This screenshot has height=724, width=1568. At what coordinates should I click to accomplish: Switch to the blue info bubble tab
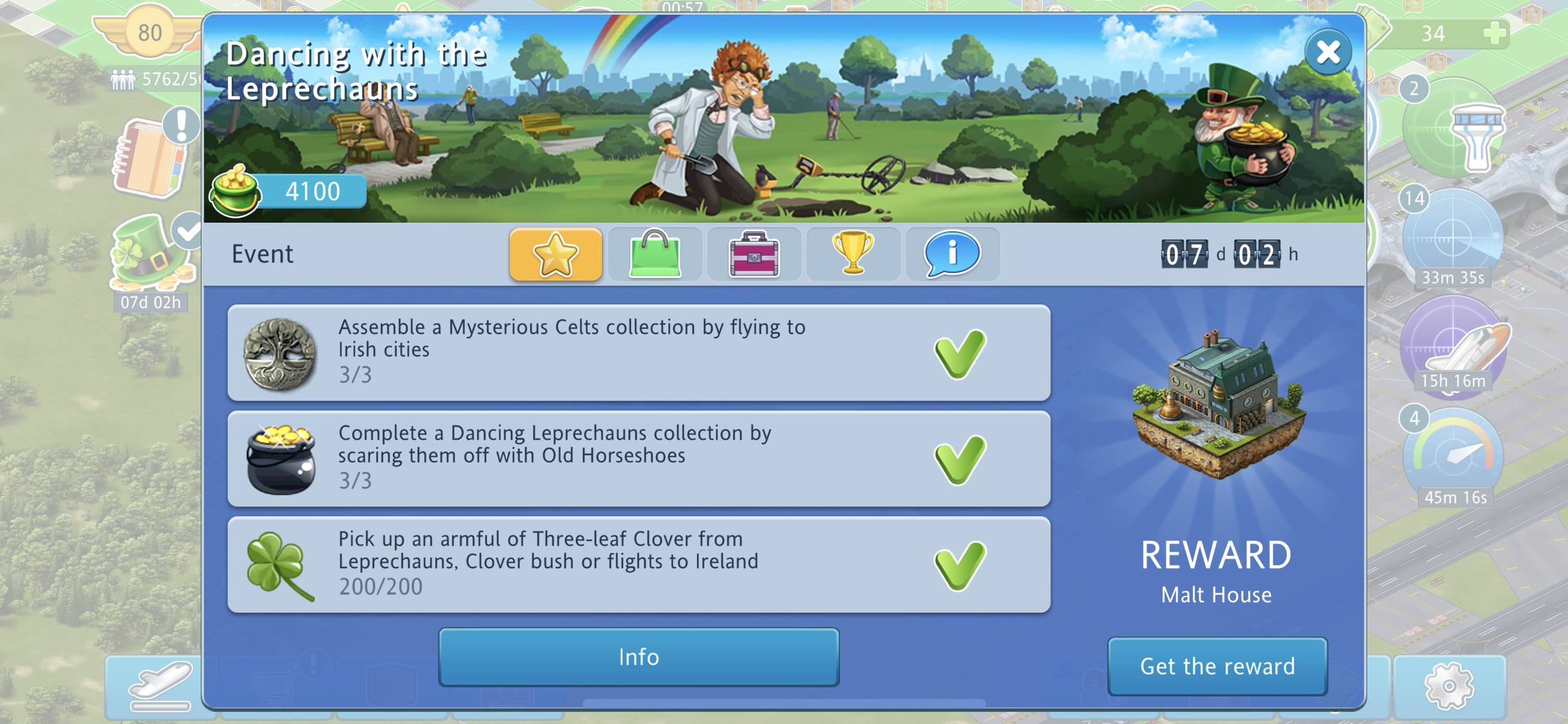click(x=952, y=255)
